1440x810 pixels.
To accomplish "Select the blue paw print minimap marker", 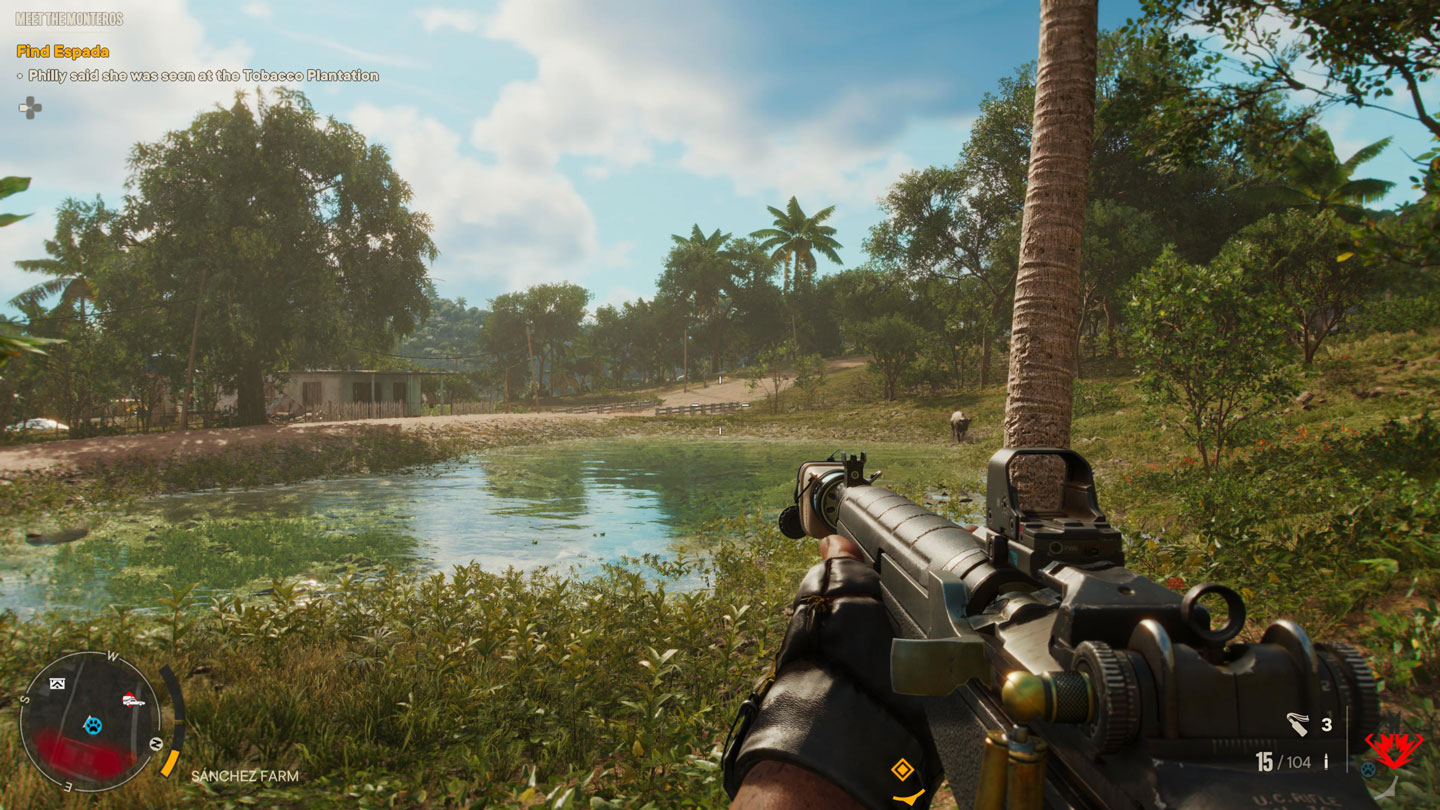I will 93,723.
